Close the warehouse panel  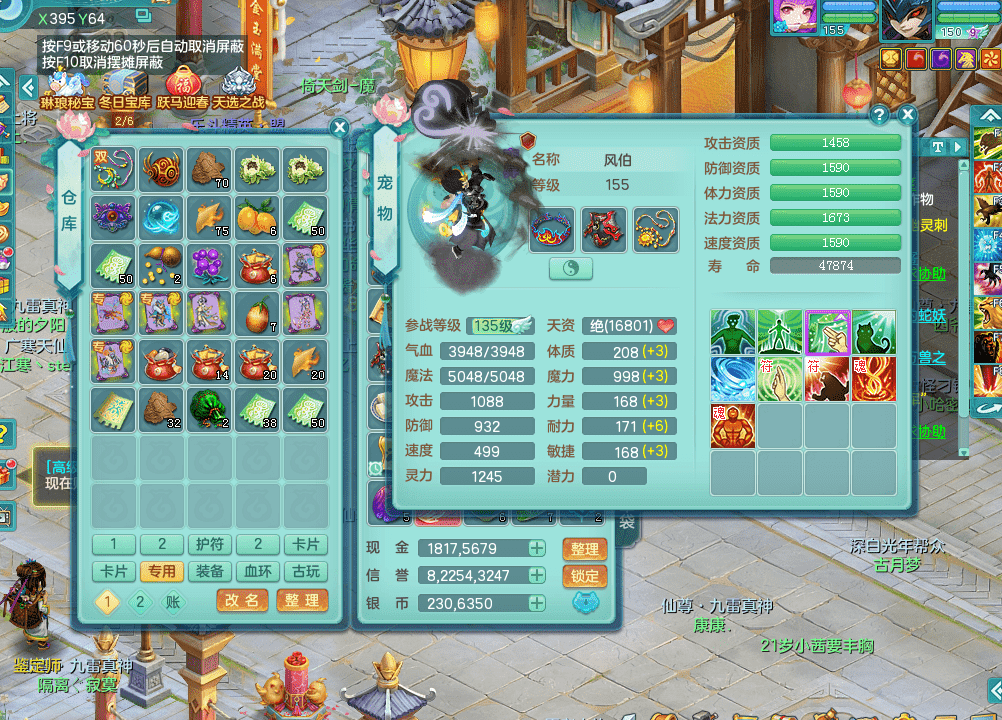click(x=340, y=128)
